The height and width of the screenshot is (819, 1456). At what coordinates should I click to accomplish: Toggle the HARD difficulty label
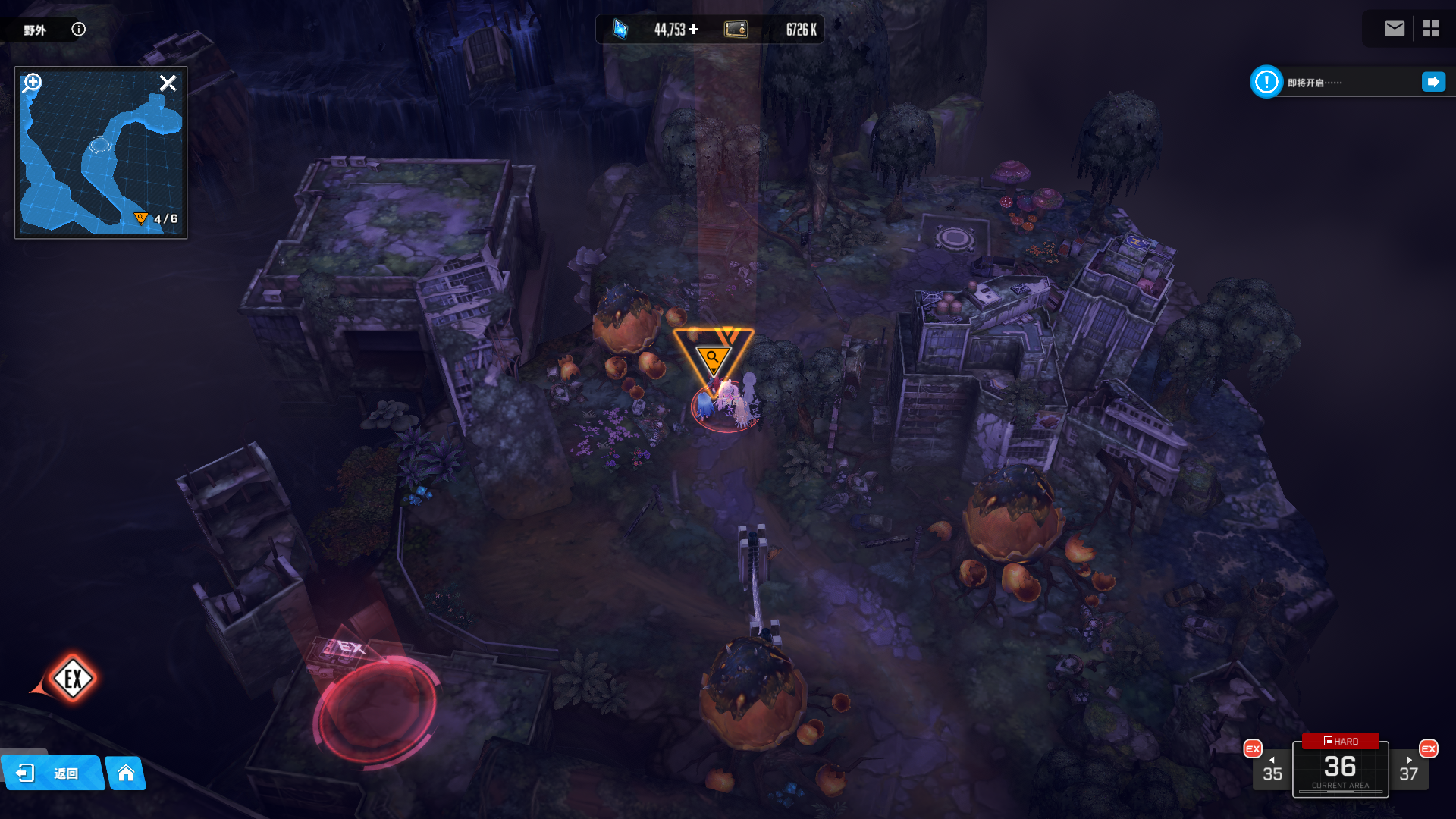tap(1341, 741)
